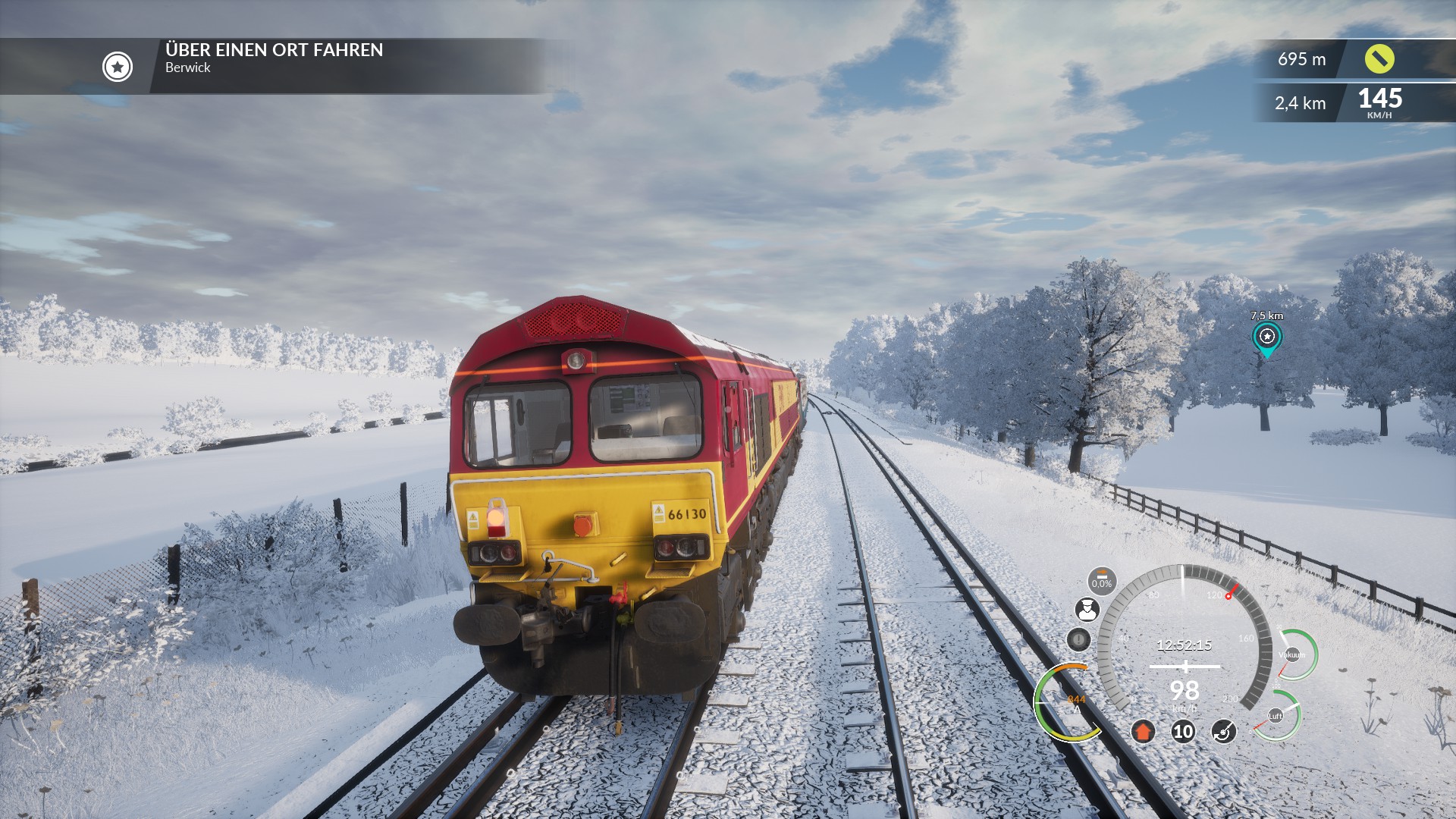This screenshot has width=1456, height=819.
Task: Select the exclamation mark alert icon
Action: click(x=1078, y=639)
